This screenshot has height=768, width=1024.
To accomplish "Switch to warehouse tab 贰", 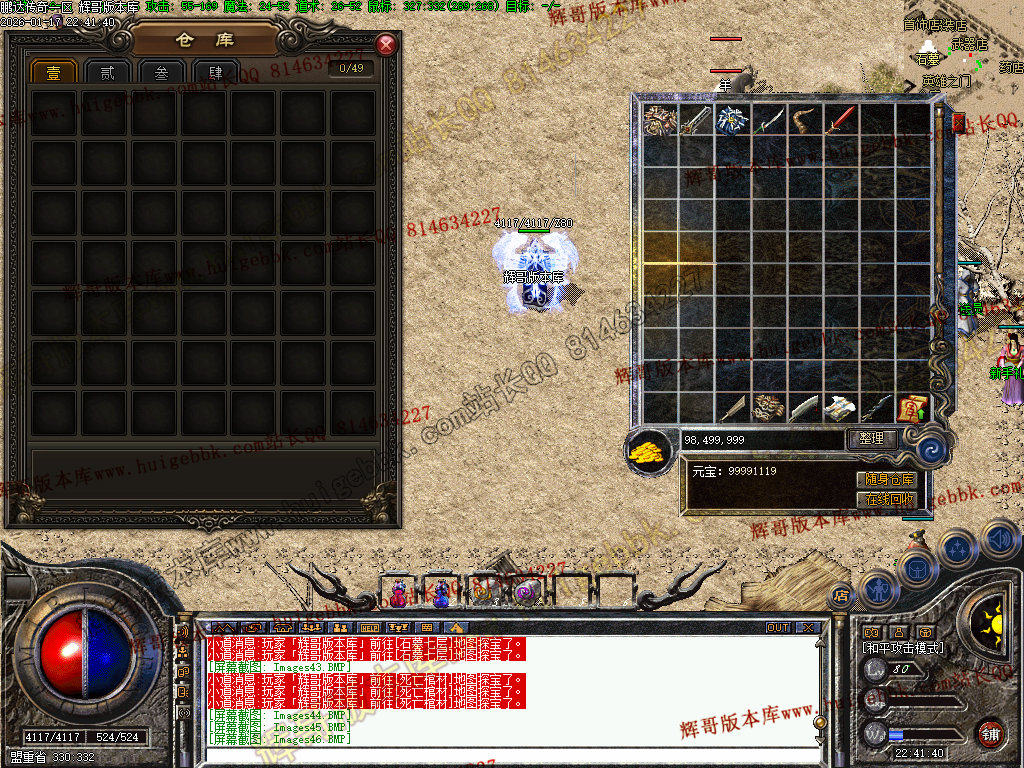I will point(106,72).
